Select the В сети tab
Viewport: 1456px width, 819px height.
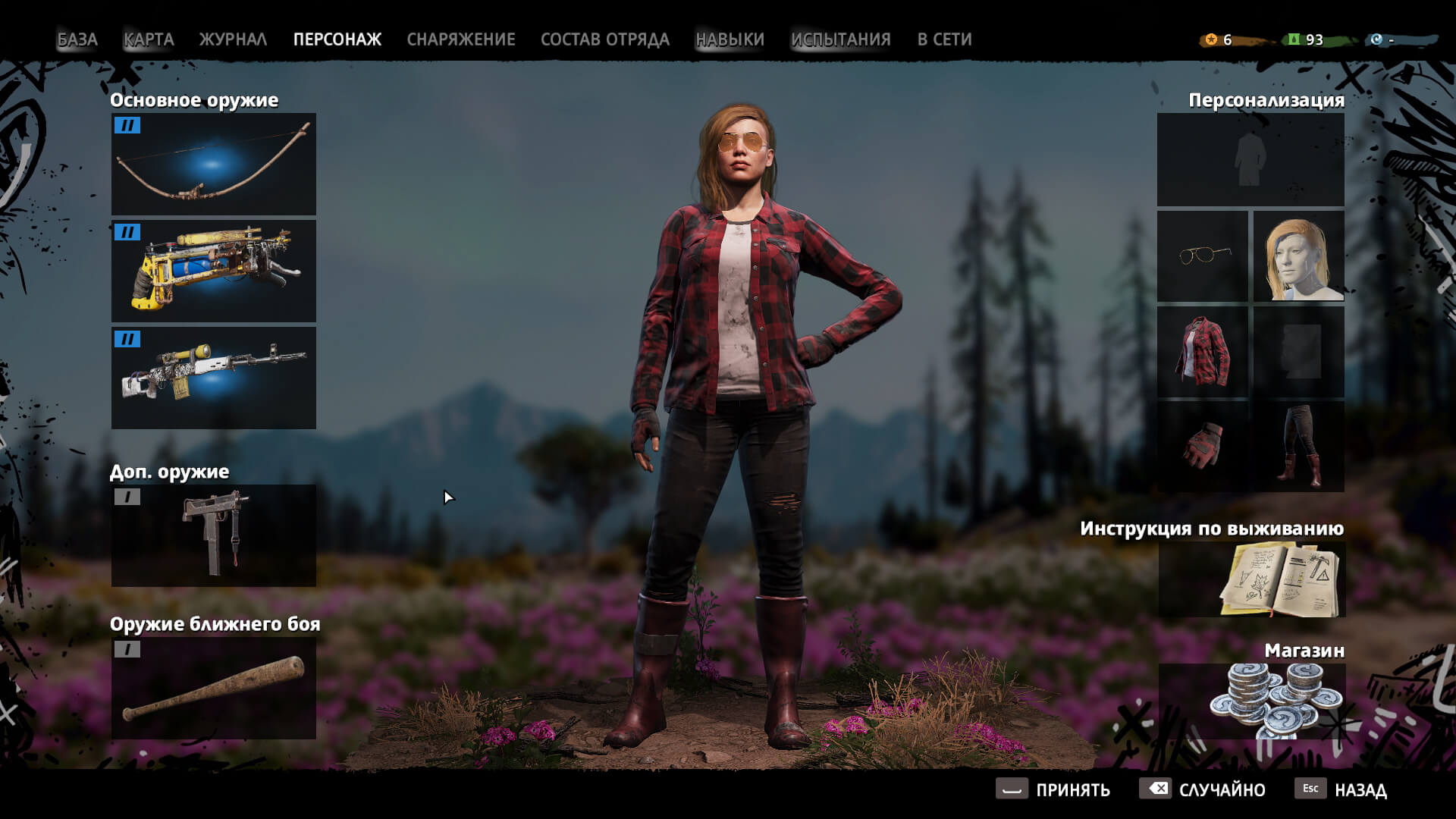click(944, 39)
